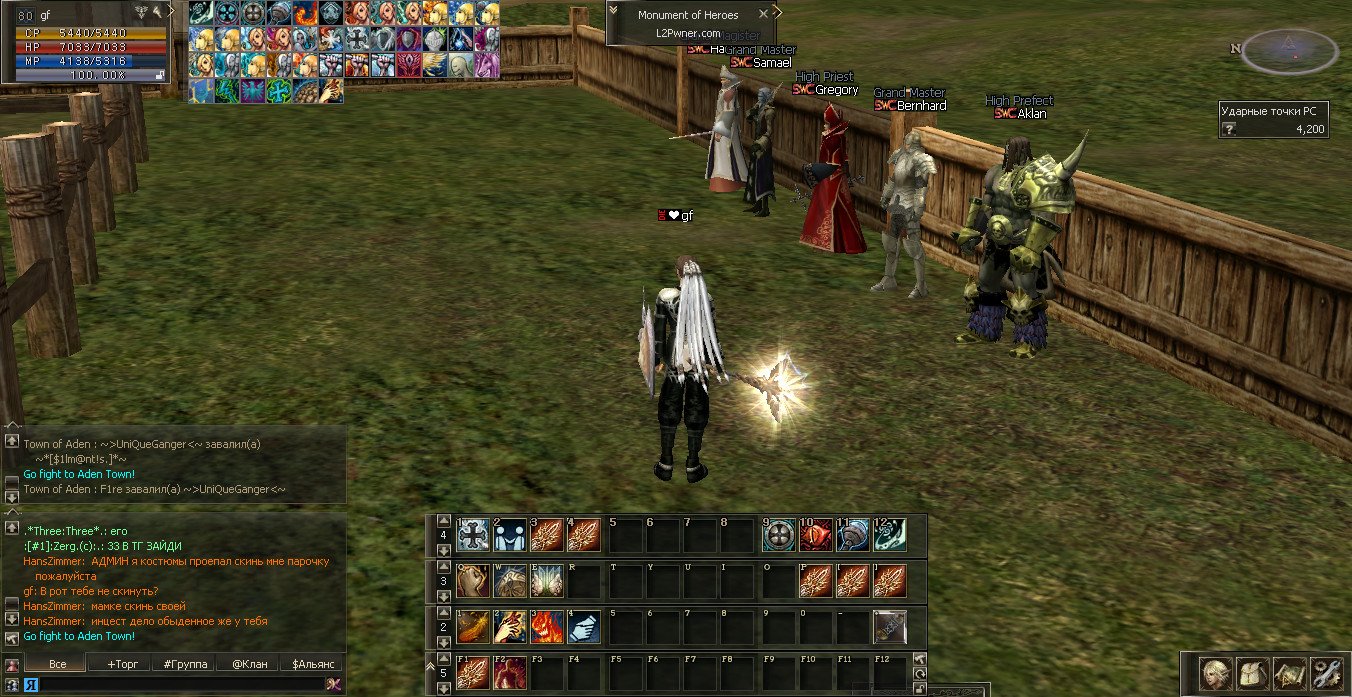
Task: Show the Все chat tab
Action: coord(57,663)
